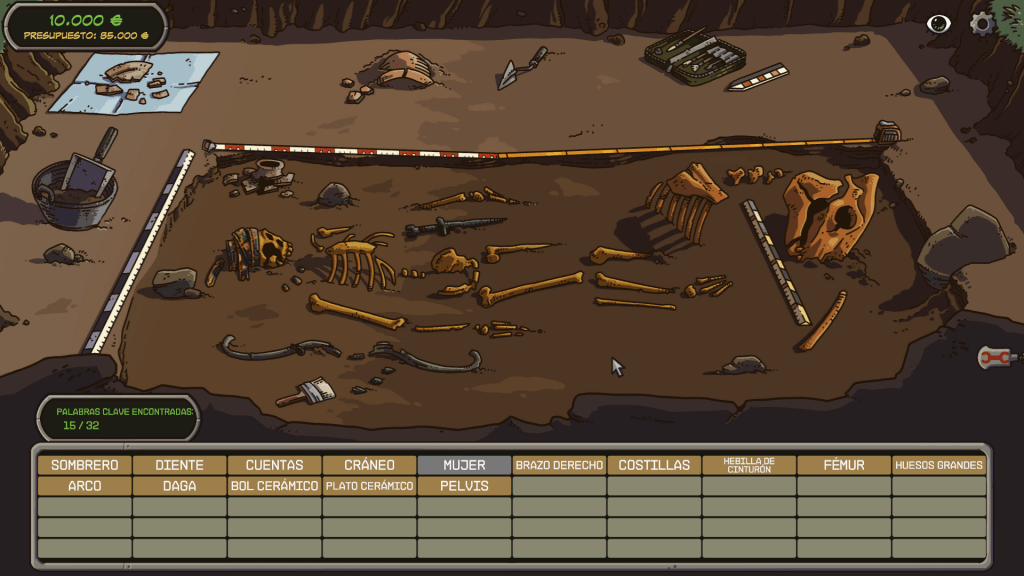Image resolution: width=1024 pixels, height=576 pixels.
Task: Select the BRAZO DERECHO keyword
Action: tap(559, 465)
